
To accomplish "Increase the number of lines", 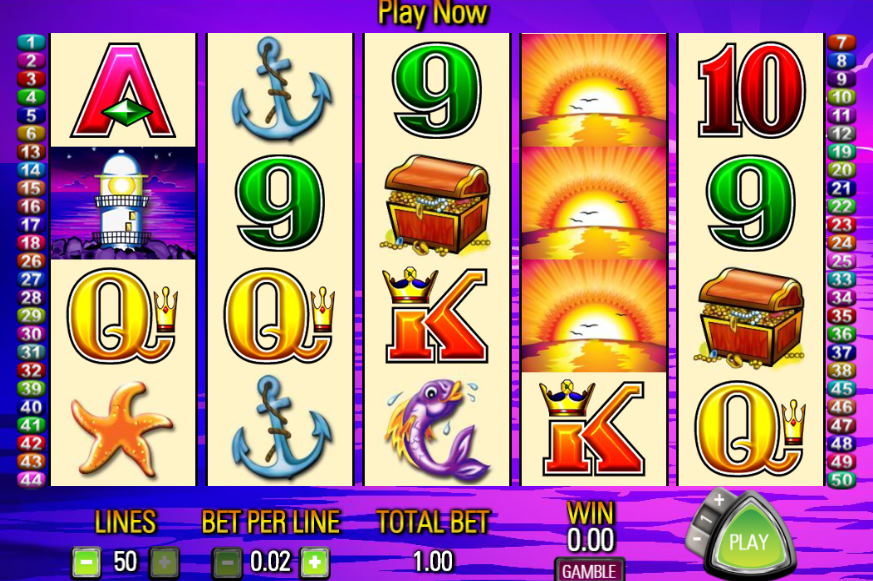I will [x=164, y=561].
